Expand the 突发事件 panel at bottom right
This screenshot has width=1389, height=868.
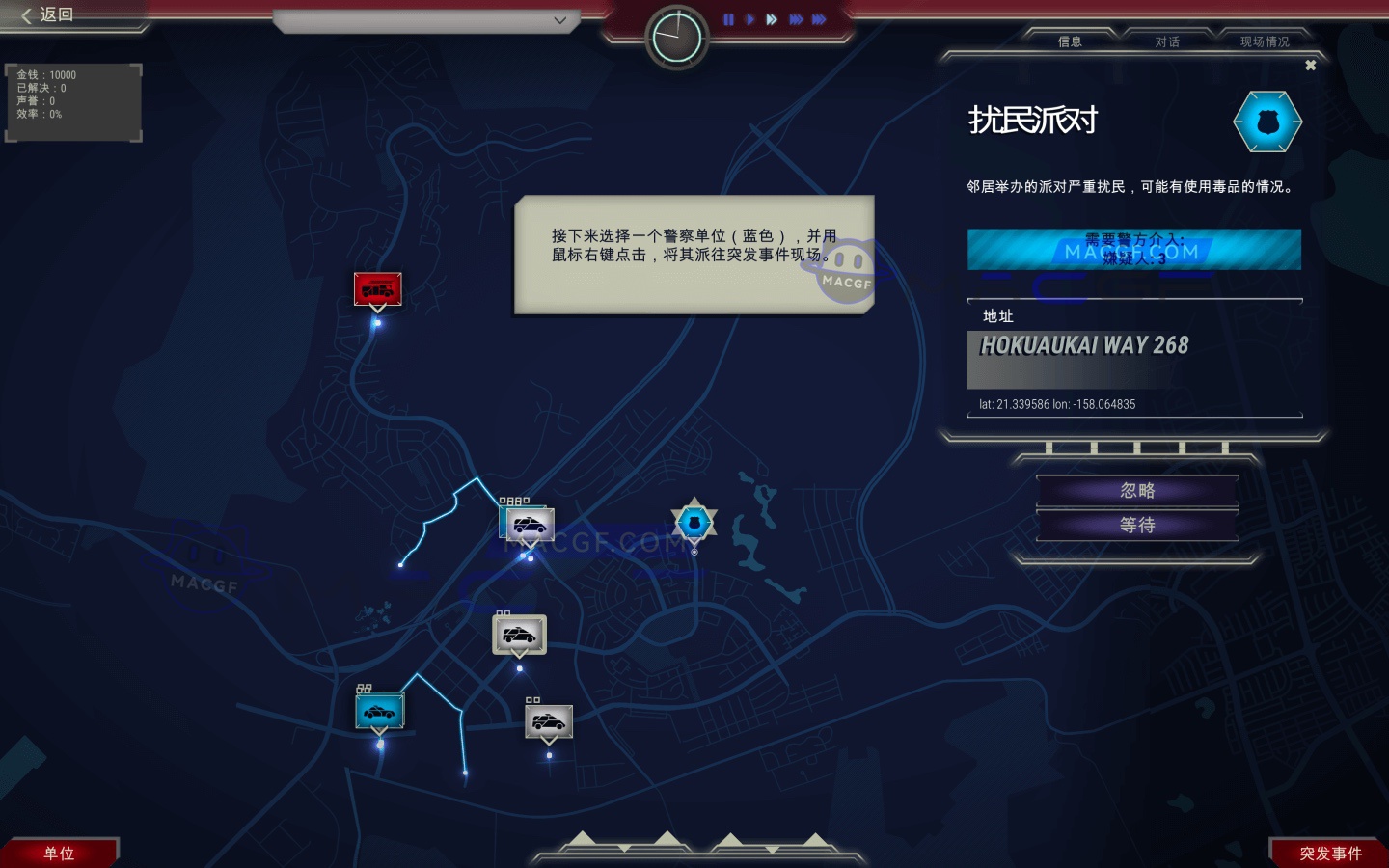(x=1331, y=853)
